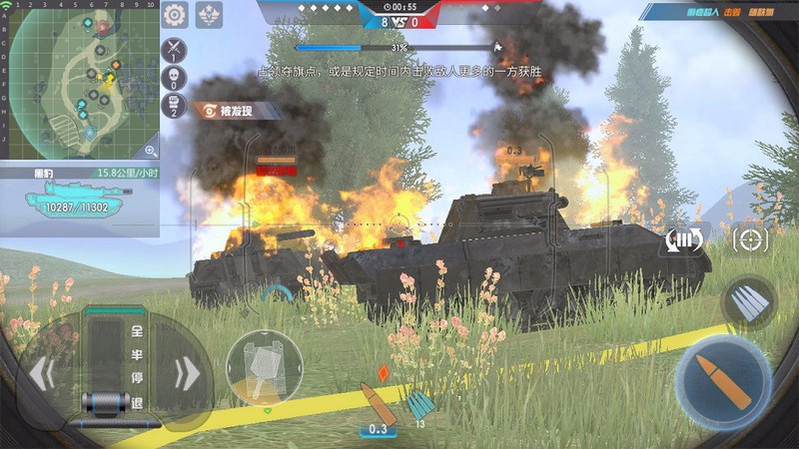The width and height of the screenshot is (799, 449).
Task: Zoom the minimap with the magnifier button
Action: [x=150, y=150]
